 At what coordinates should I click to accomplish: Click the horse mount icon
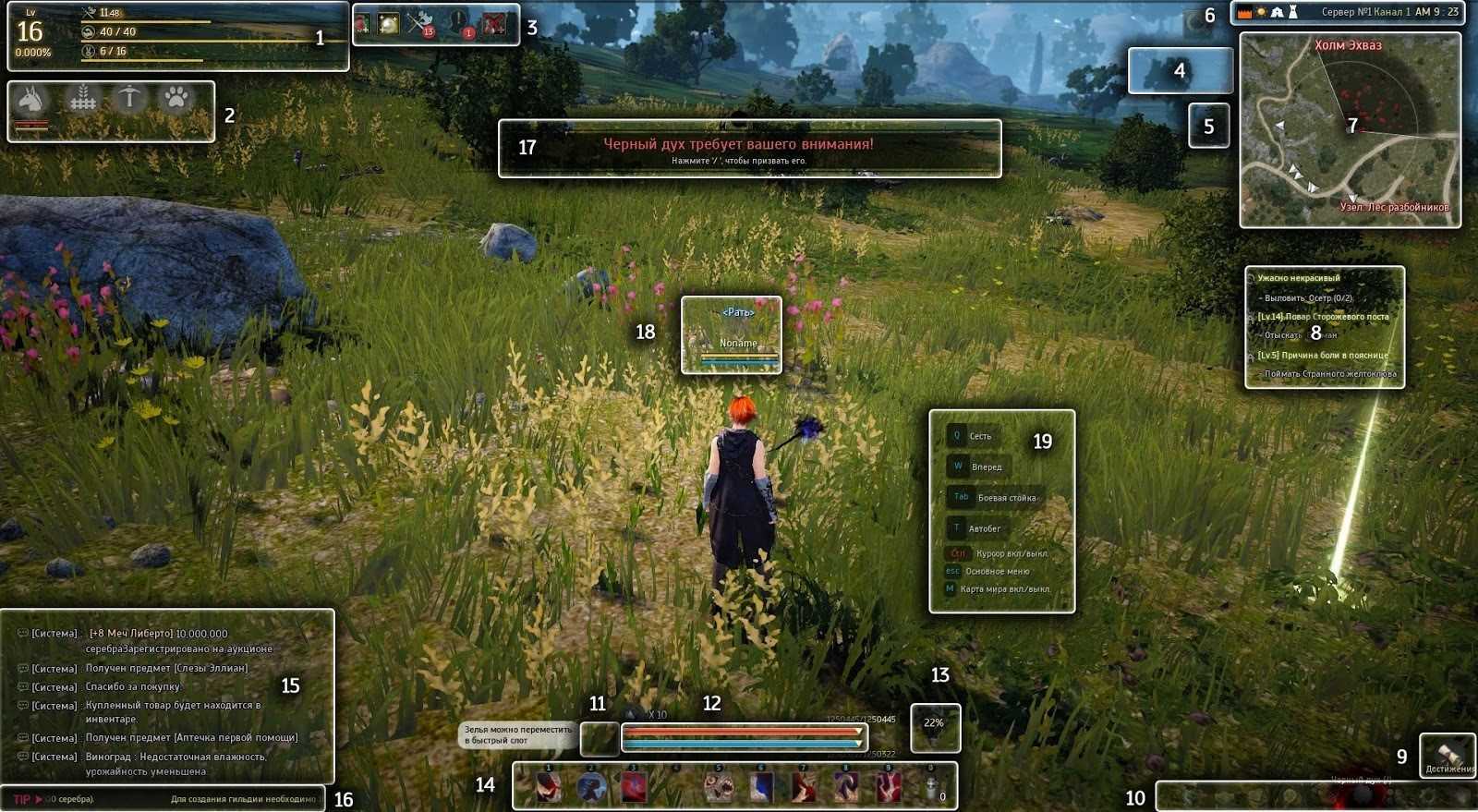point(31,99)
